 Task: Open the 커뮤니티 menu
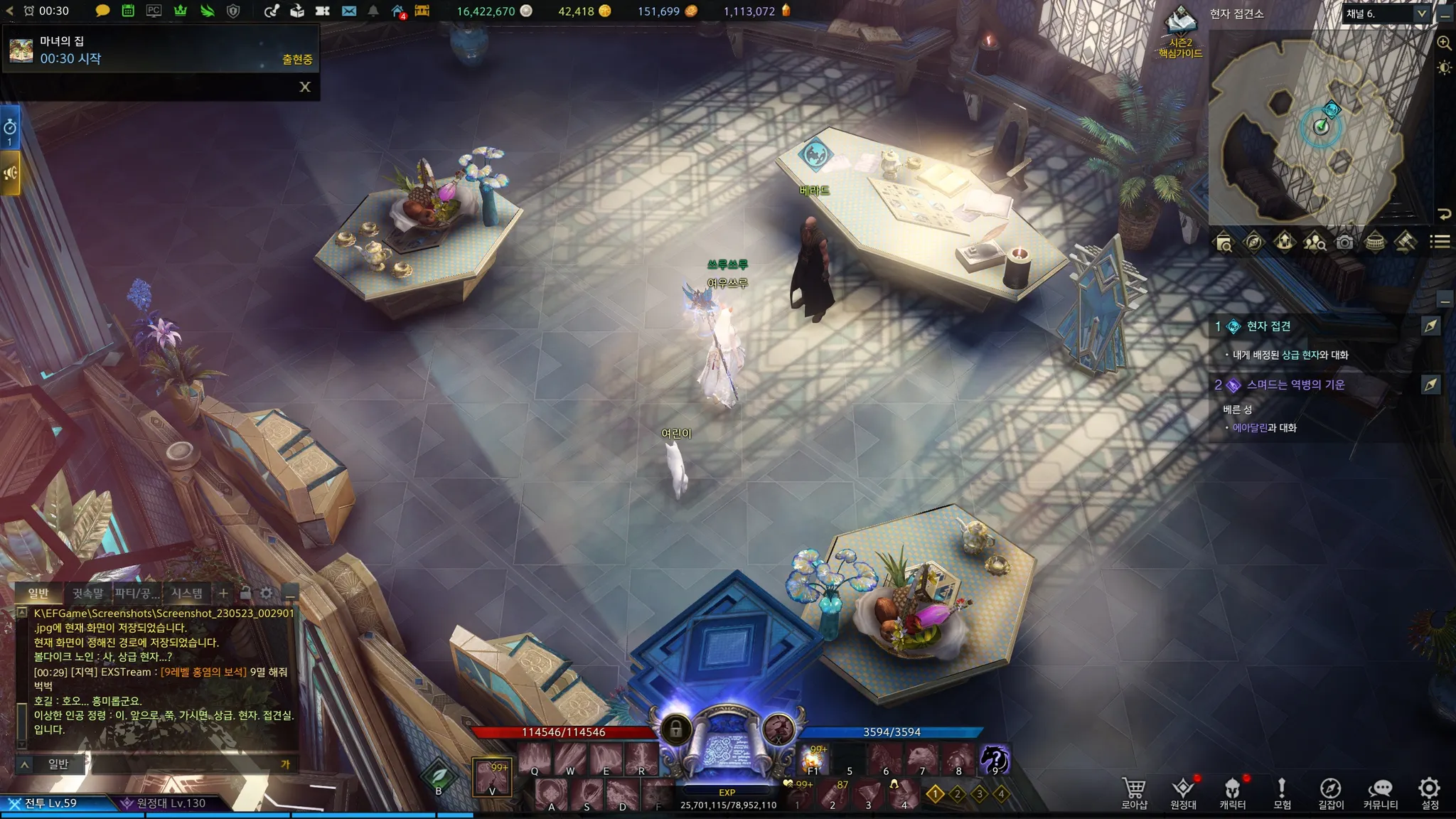pyautogui.click(x=1380, y=793)
